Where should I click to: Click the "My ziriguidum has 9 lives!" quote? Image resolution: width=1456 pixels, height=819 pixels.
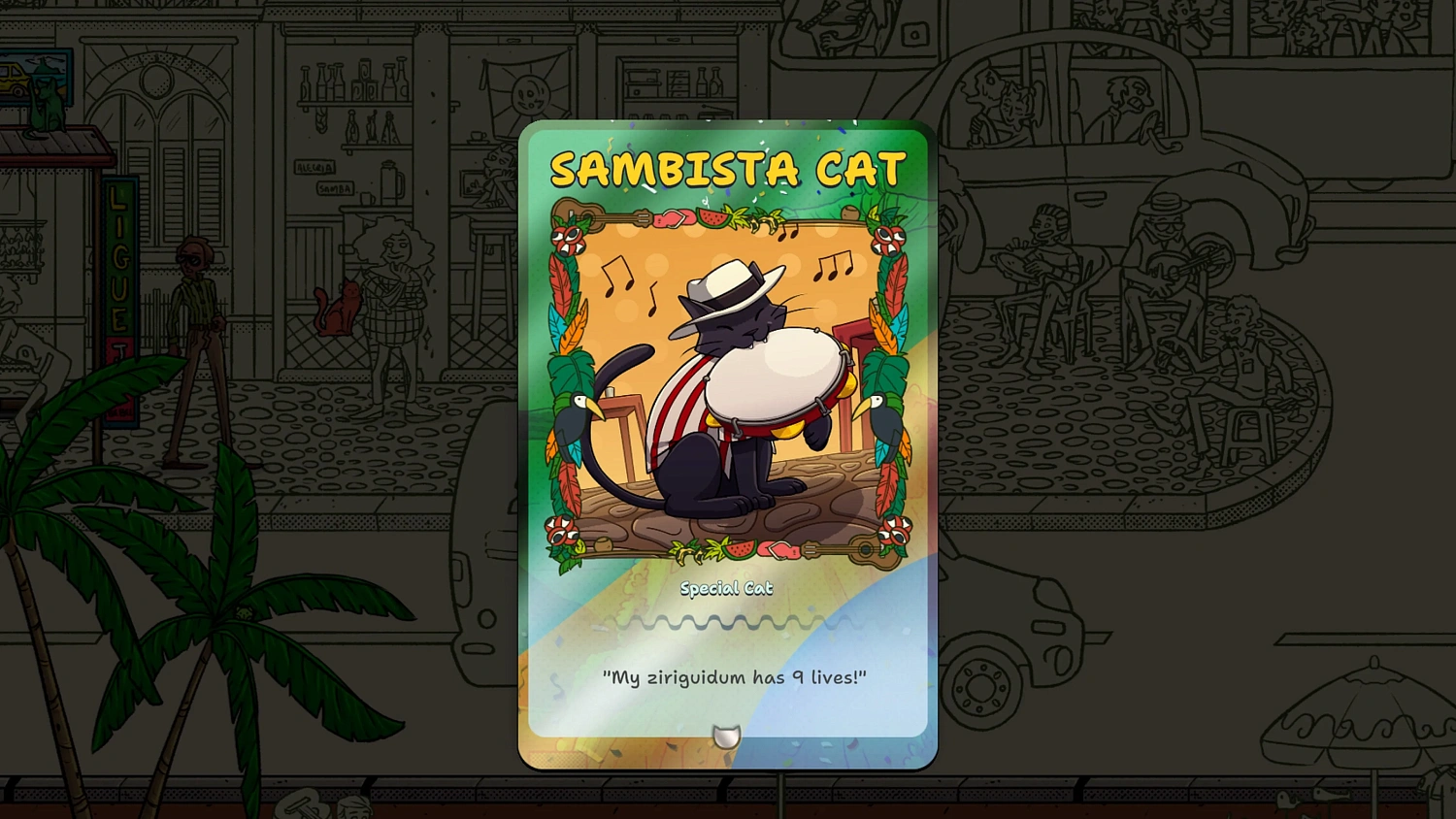tap(735, 678)
